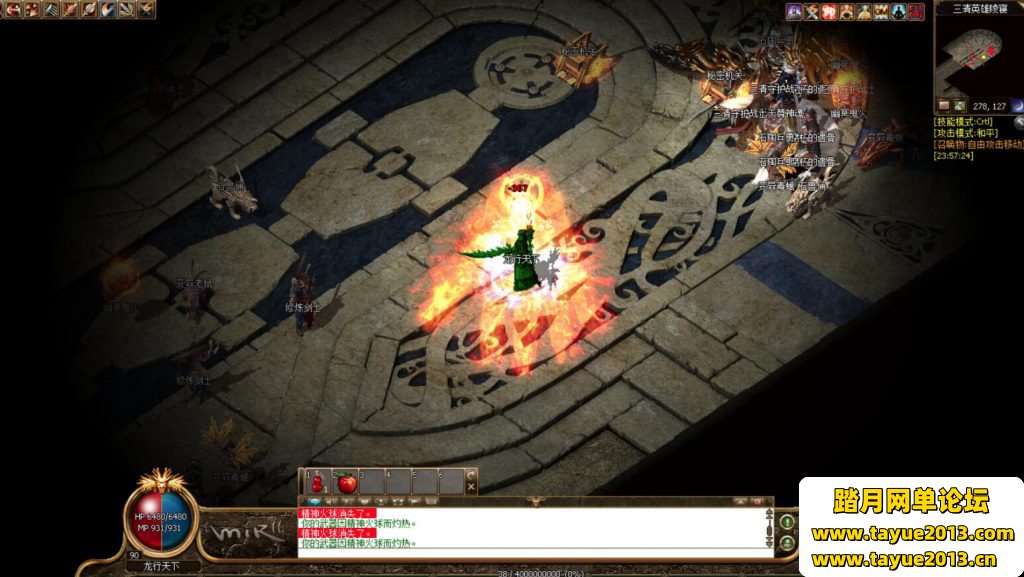Switch the attack mode from peaceful
This screenshot has height=577, width=1024.
(x=965, y=133)
